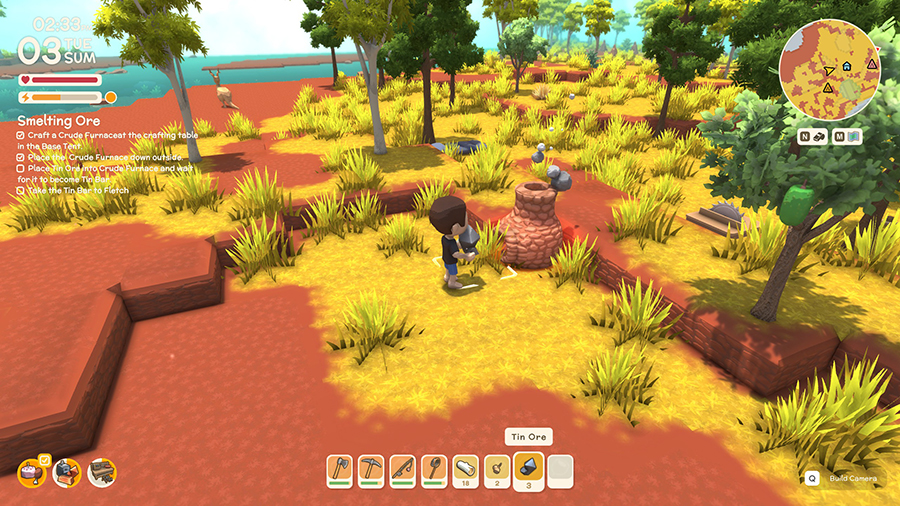Select the pickaxe hotbar slot
This screenshot has height=506, width=900.
coord(372,468)
